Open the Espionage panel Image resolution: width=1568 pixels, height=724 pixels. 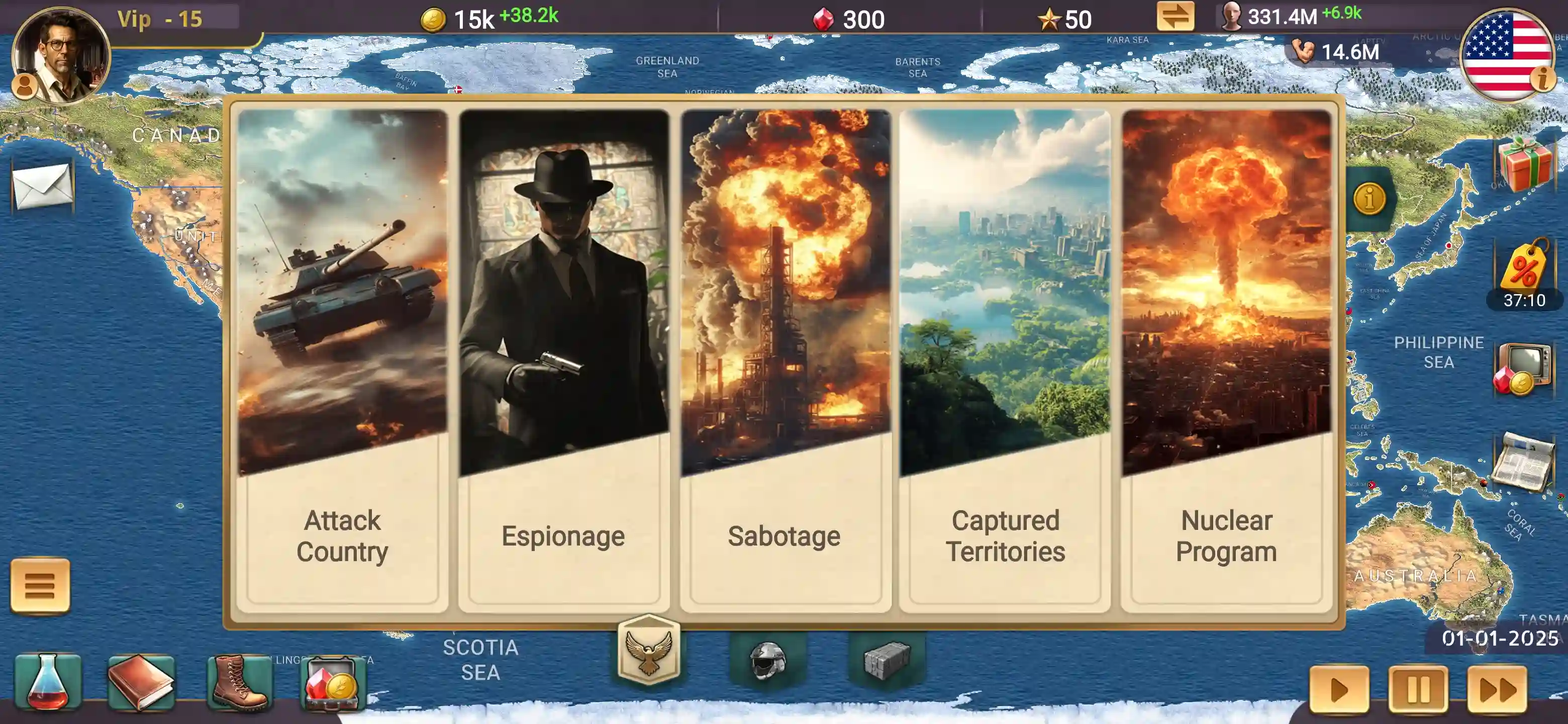pos(563,359)
